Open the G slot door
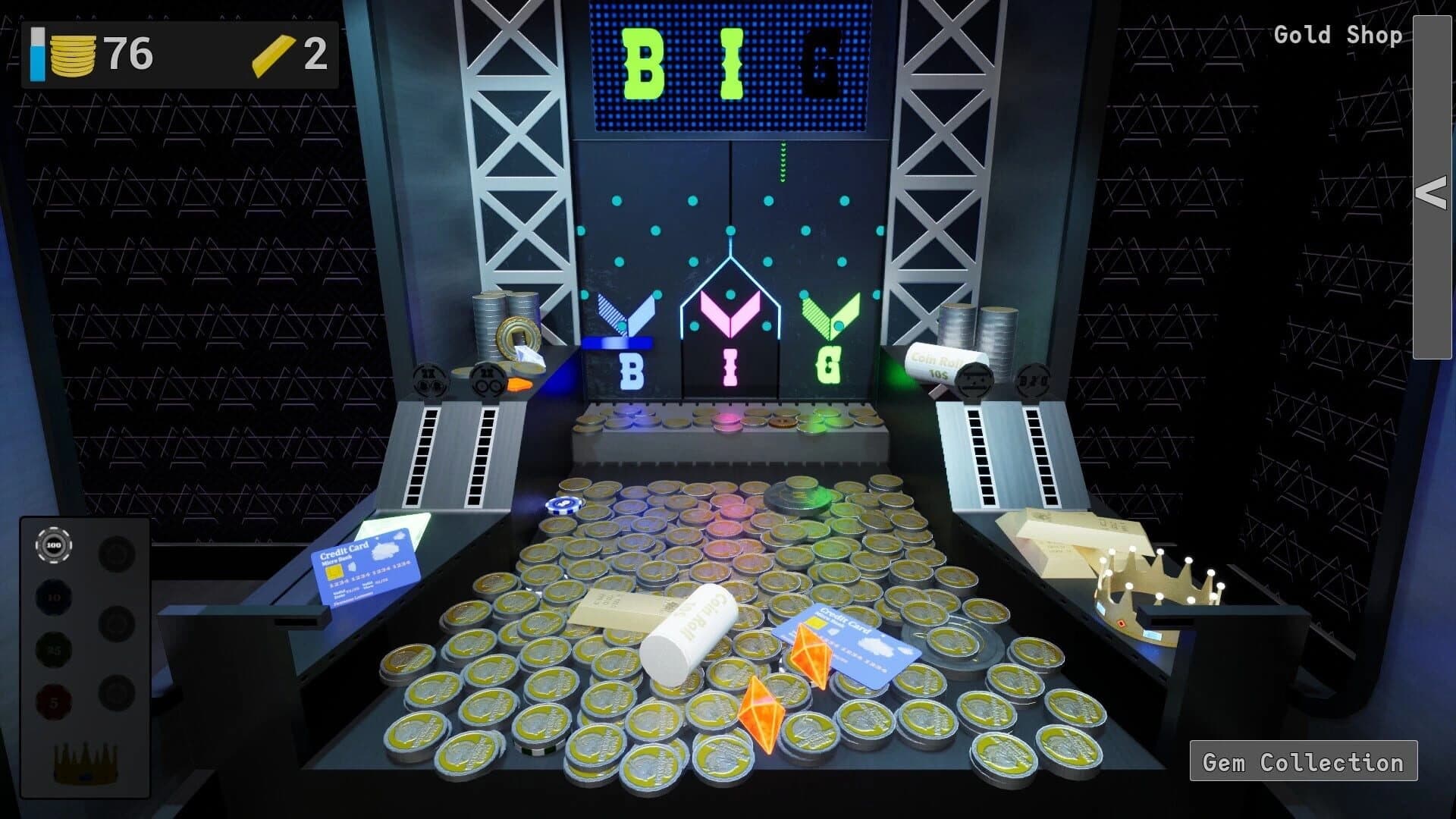The width and height of the screenshot is (1456, 819). (830, 372)
